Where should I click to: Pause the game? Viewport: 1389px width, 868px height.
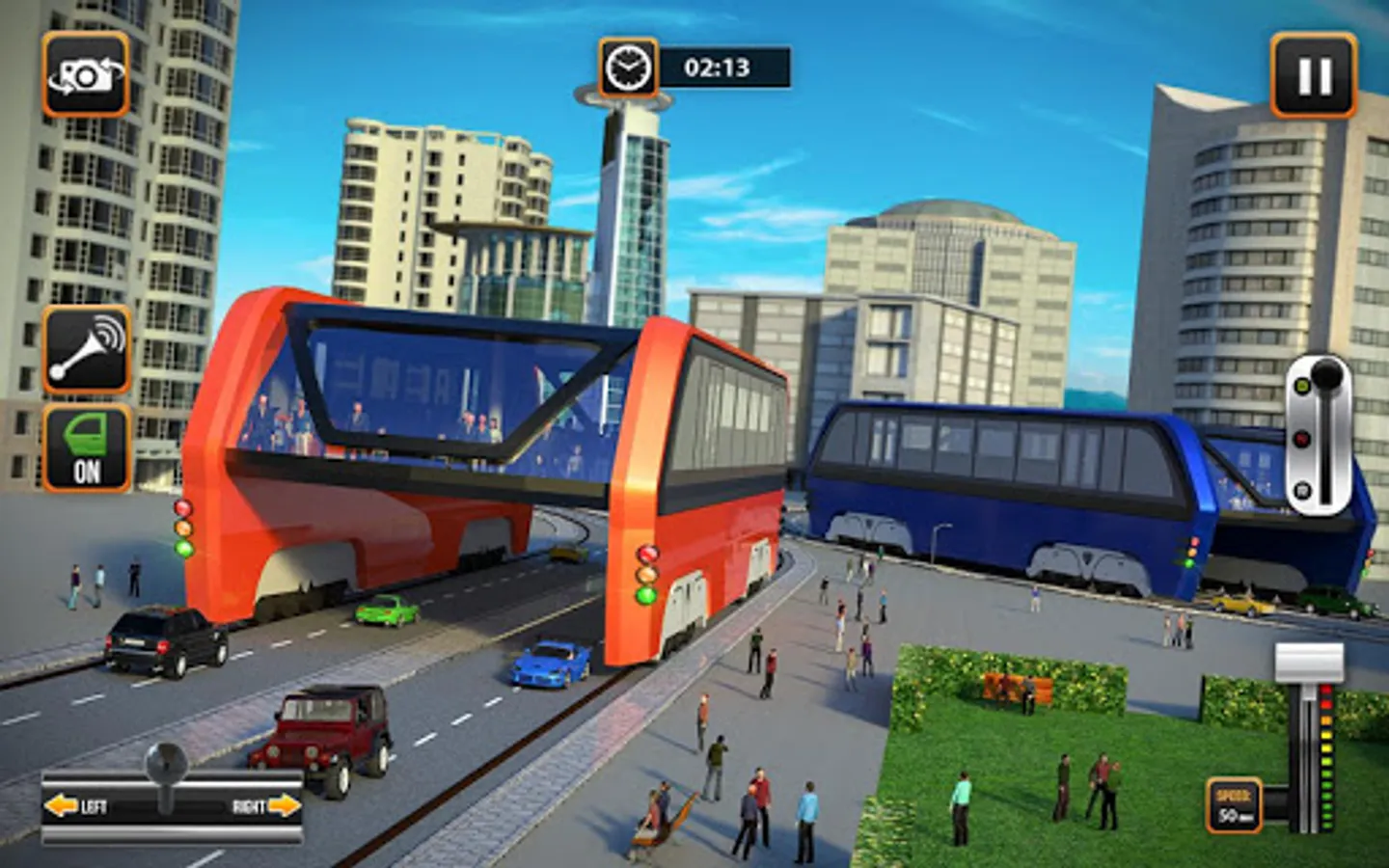coord(1313,75)
